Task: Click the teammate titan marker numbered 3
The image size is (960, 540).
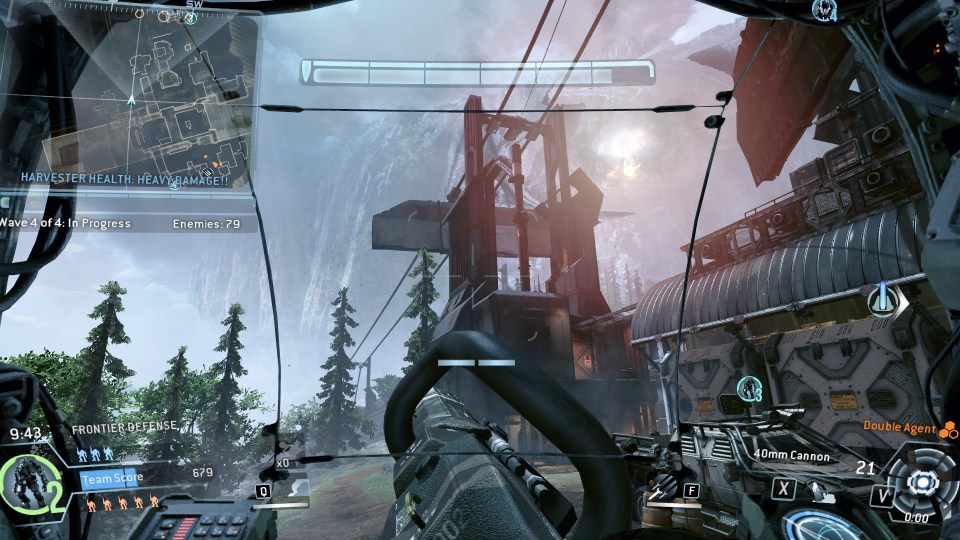Action: pyautogui.click(x=749, y=388)
